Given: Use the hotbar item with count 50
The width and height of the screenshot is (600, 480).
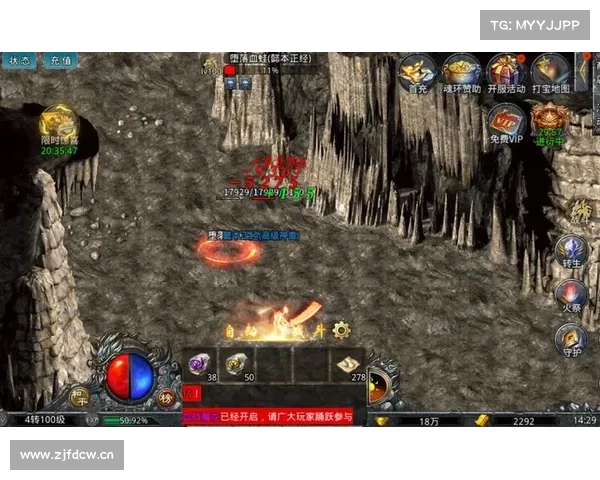Looking at the screenshot, I should tap(237, 364).
